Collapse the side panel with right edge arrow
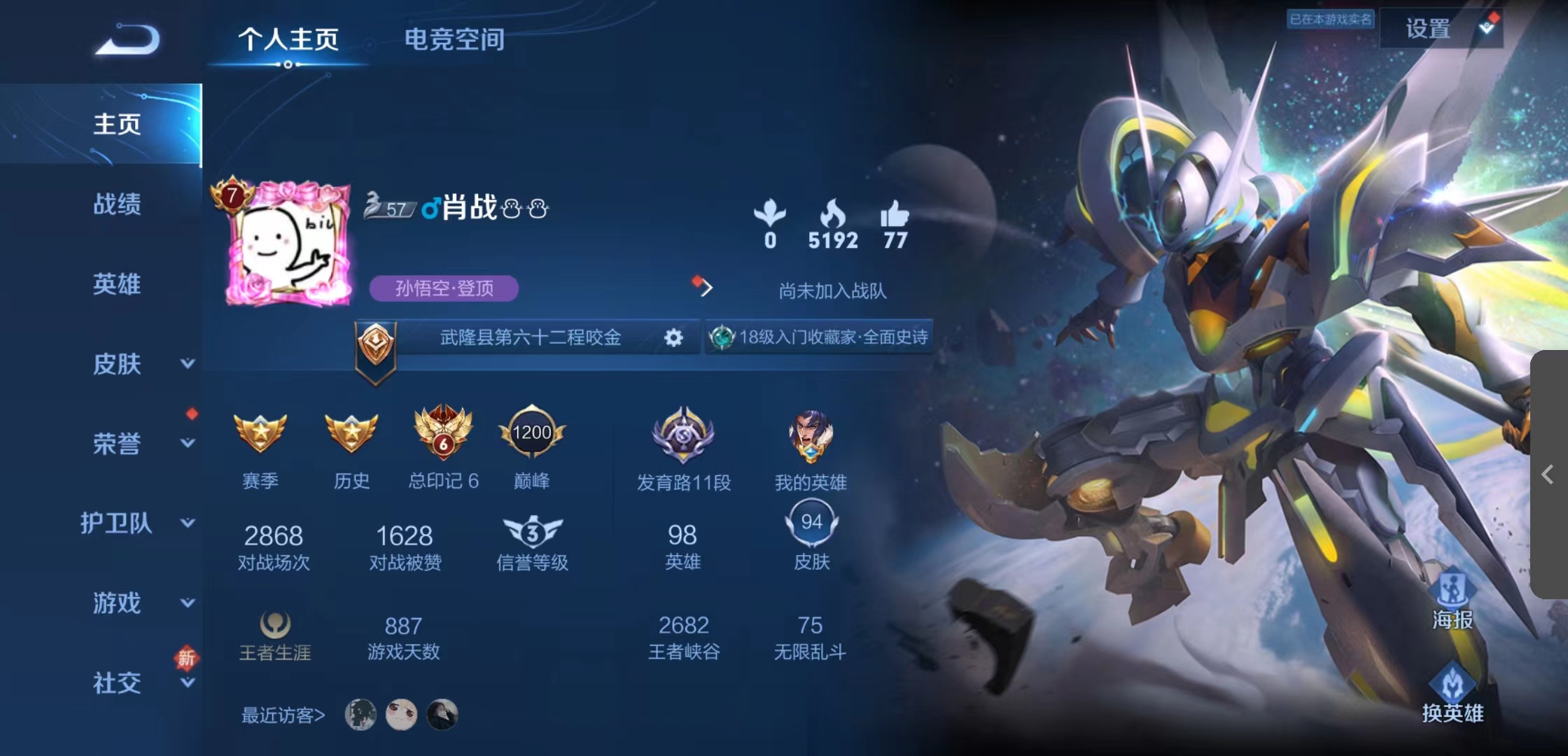The width and height of the screenshot is (1568, 756). (x=1548, y=475)
